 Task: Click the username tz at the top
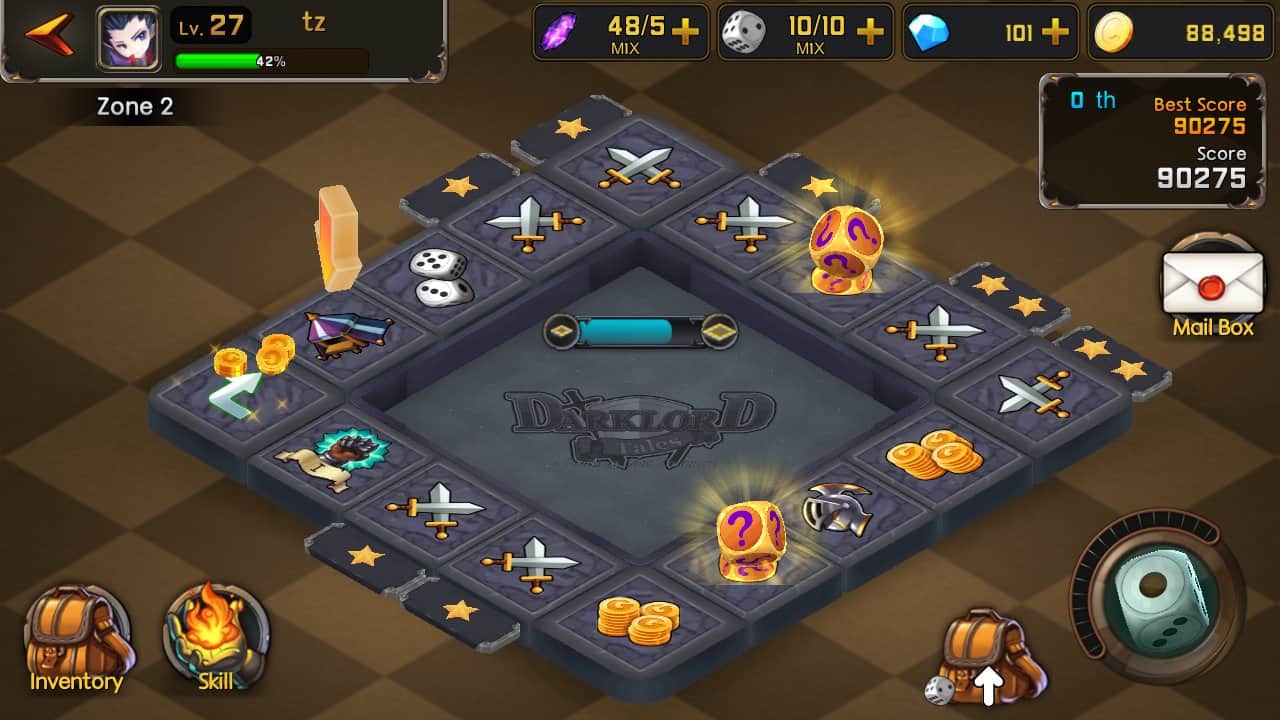click(316, 24)
